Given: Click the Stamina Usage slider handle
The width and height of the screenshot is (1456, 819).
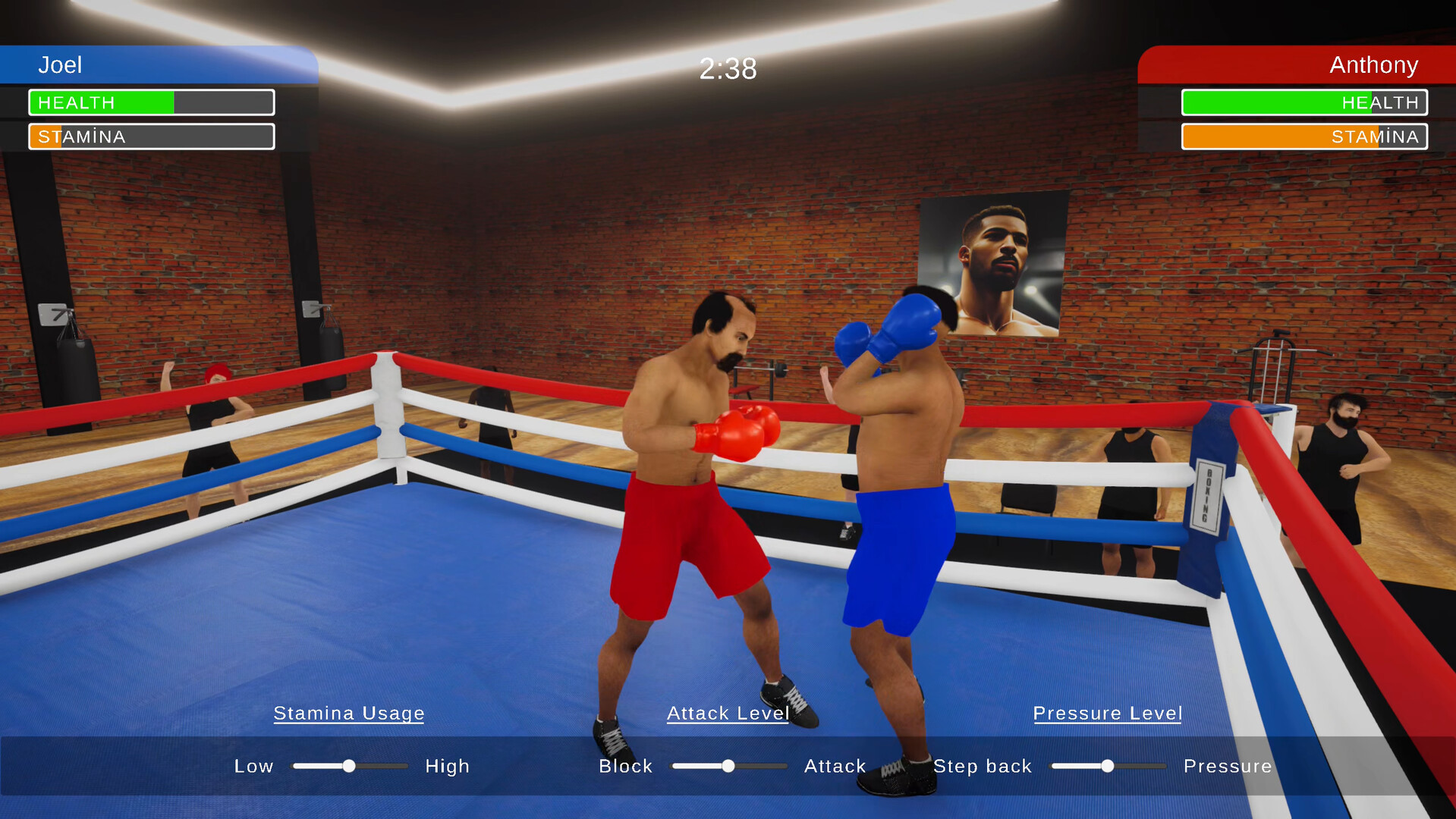Looking at the screenshot, I should point(350,766).
